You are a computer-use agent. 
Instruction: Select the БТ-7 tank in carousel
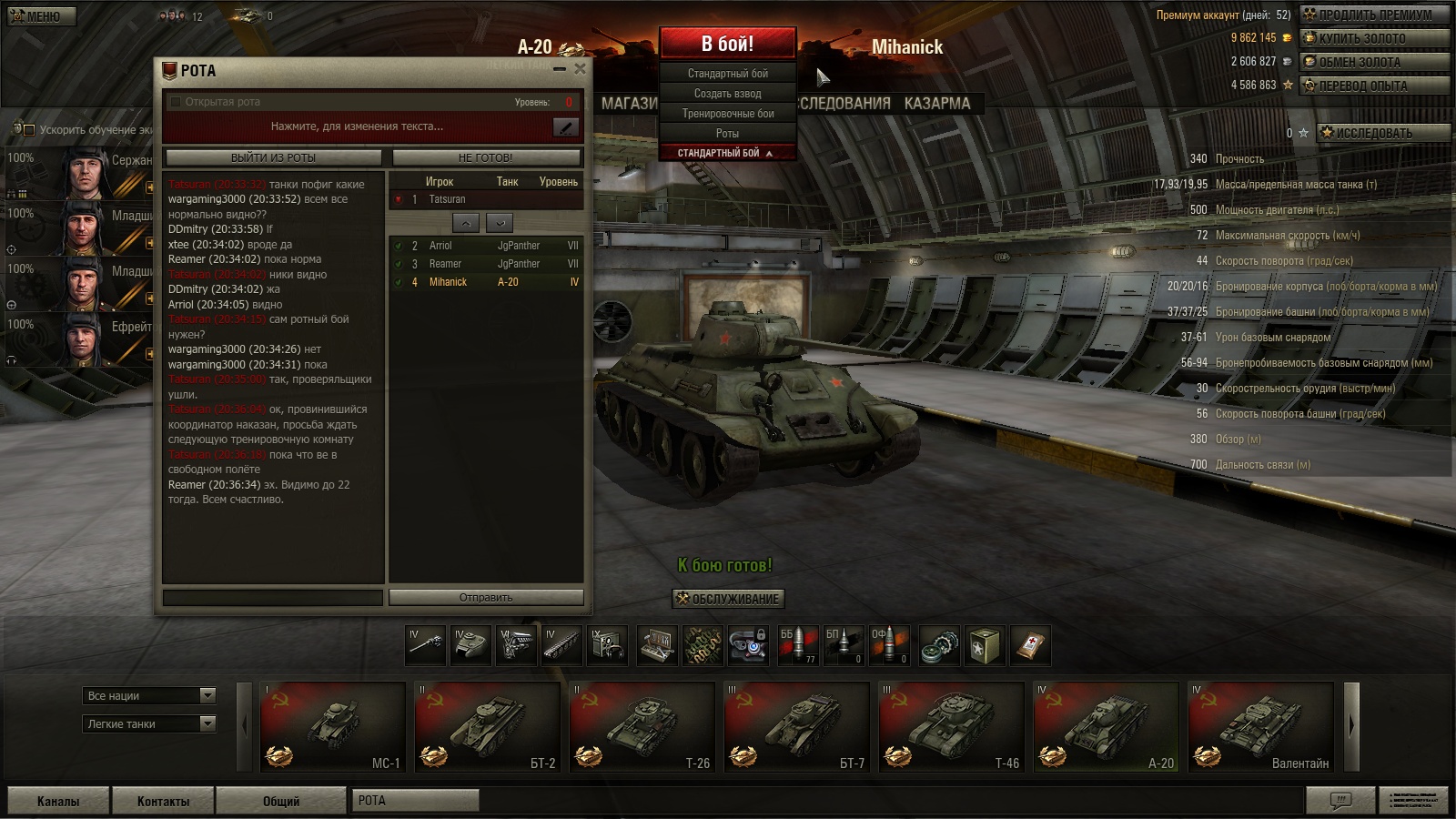(x=796, y=726)
